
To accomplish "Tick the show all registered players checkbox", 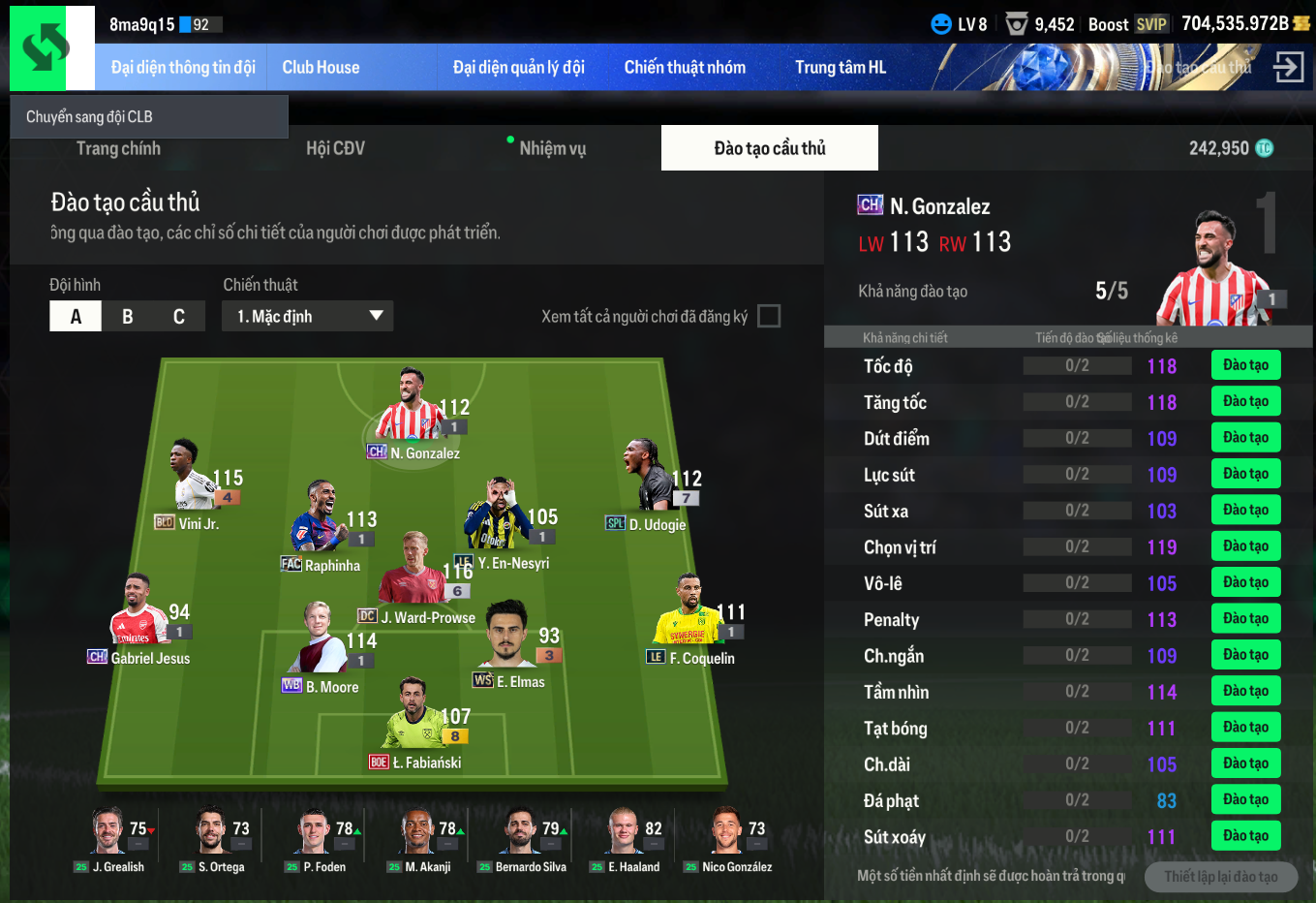I will (769, 317).
